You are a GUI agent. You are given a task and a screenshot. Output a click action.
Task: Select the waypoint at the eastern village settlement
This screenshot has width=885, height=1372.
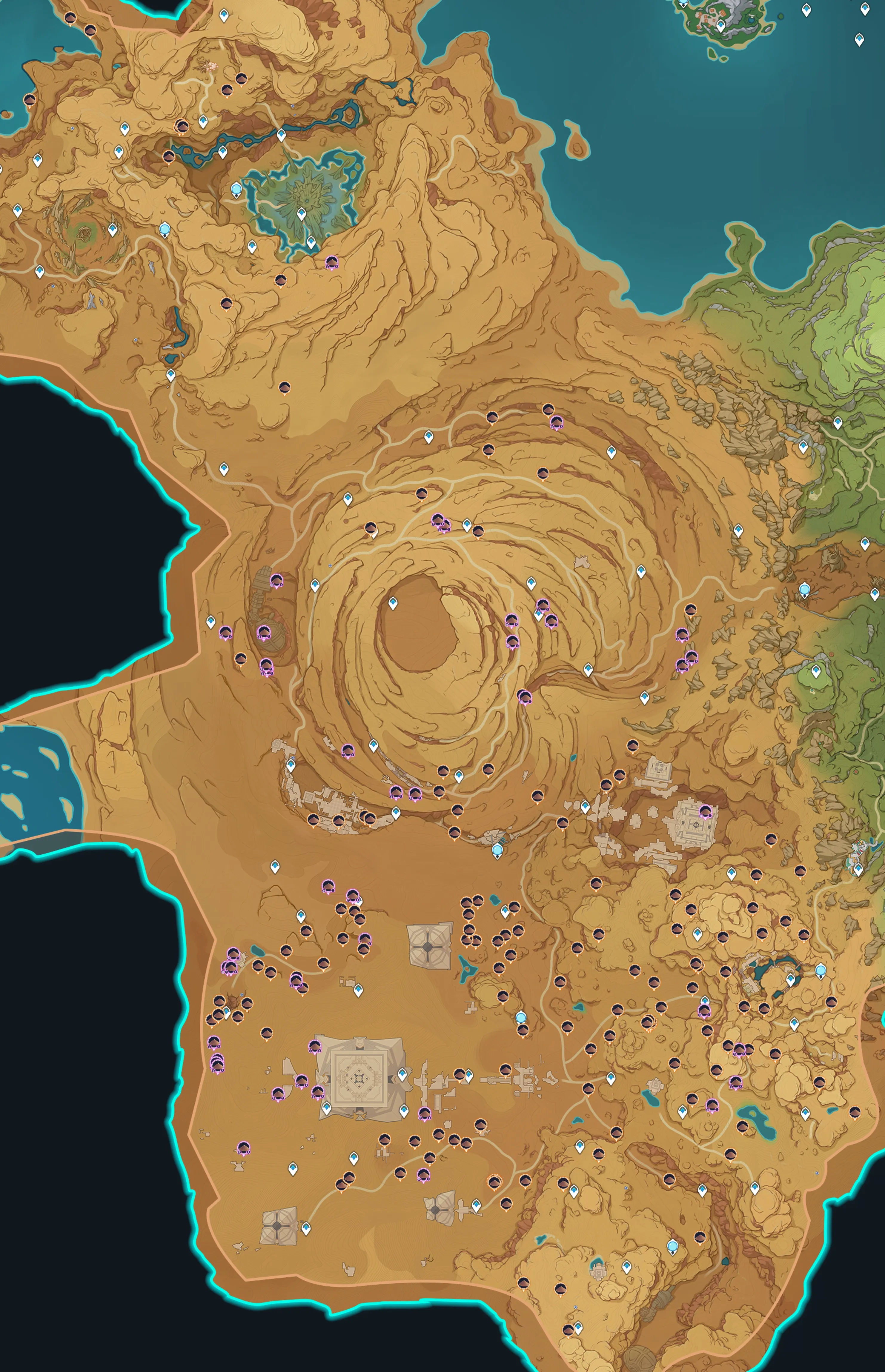(x=858, y=868)
